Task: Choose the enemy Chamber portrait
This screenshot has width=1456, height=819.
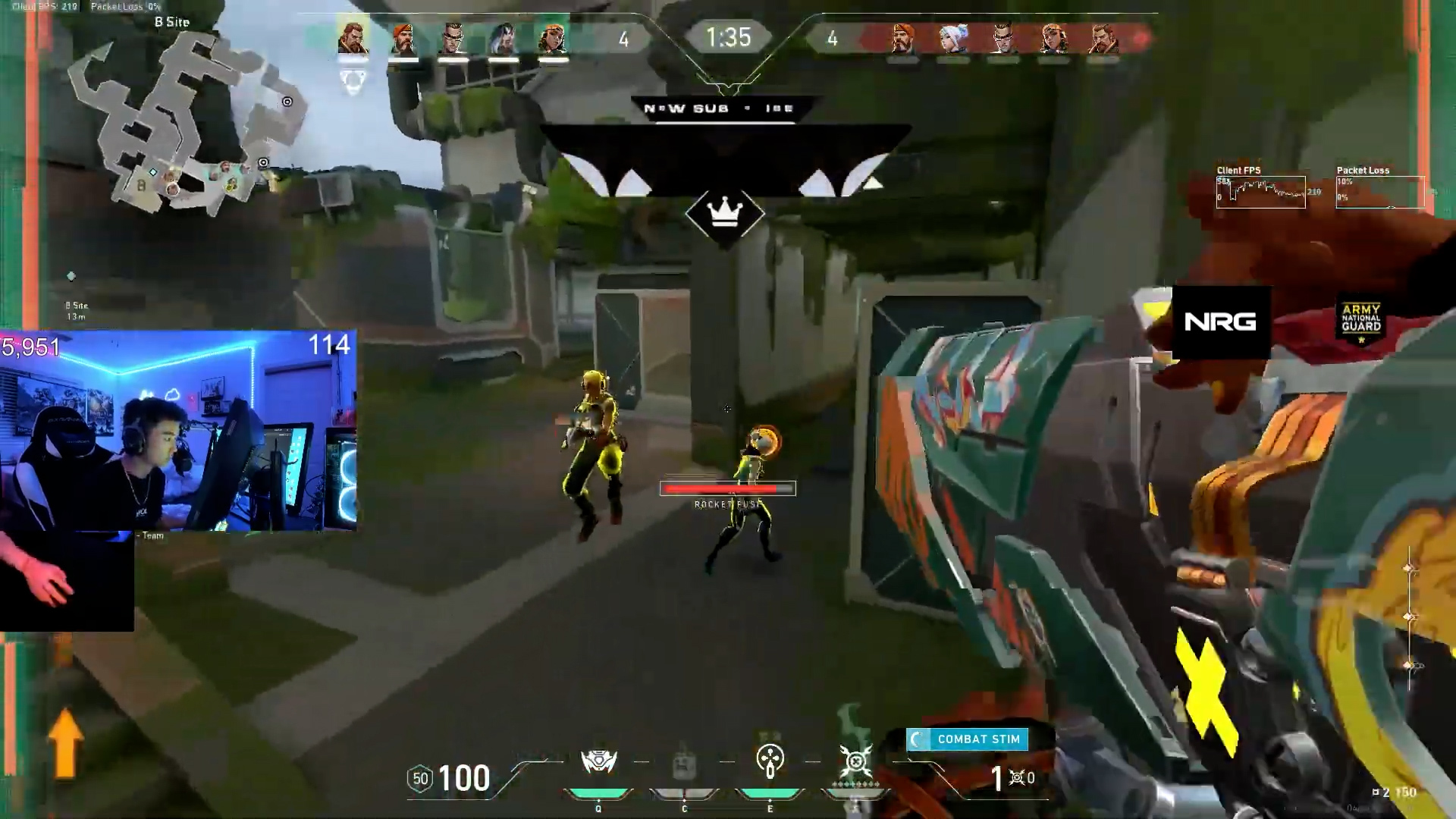Action: pyautogui.click(x=1003, y=38)
